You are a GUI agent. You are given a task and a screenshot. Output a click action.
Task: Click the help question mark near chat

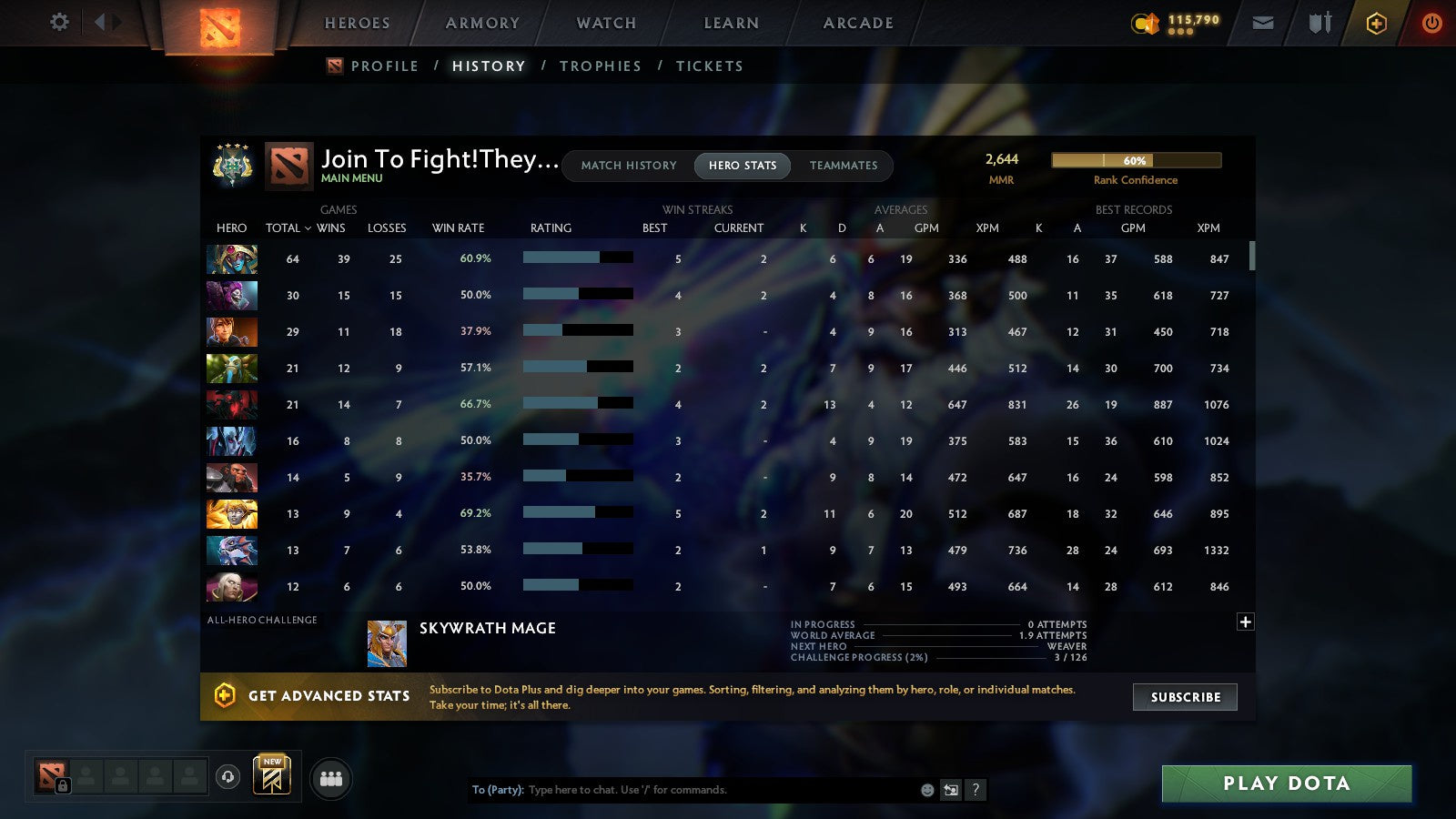pos(976,790)
